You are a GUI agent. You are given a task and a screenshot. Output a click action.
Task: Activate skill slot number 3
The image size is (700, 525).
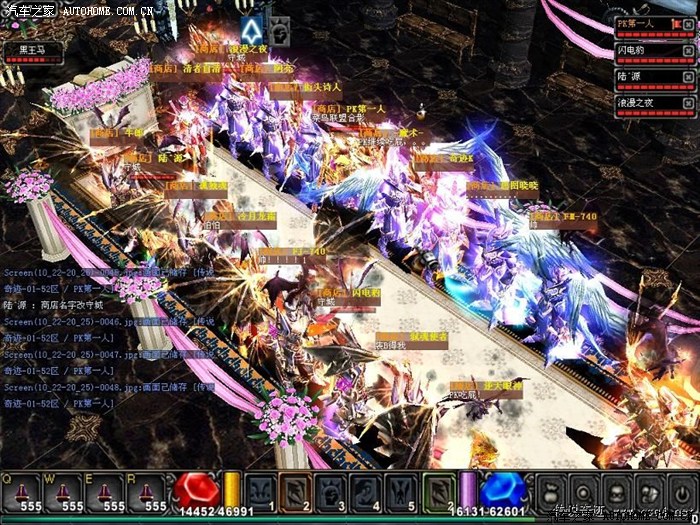(x=331, y=492)
